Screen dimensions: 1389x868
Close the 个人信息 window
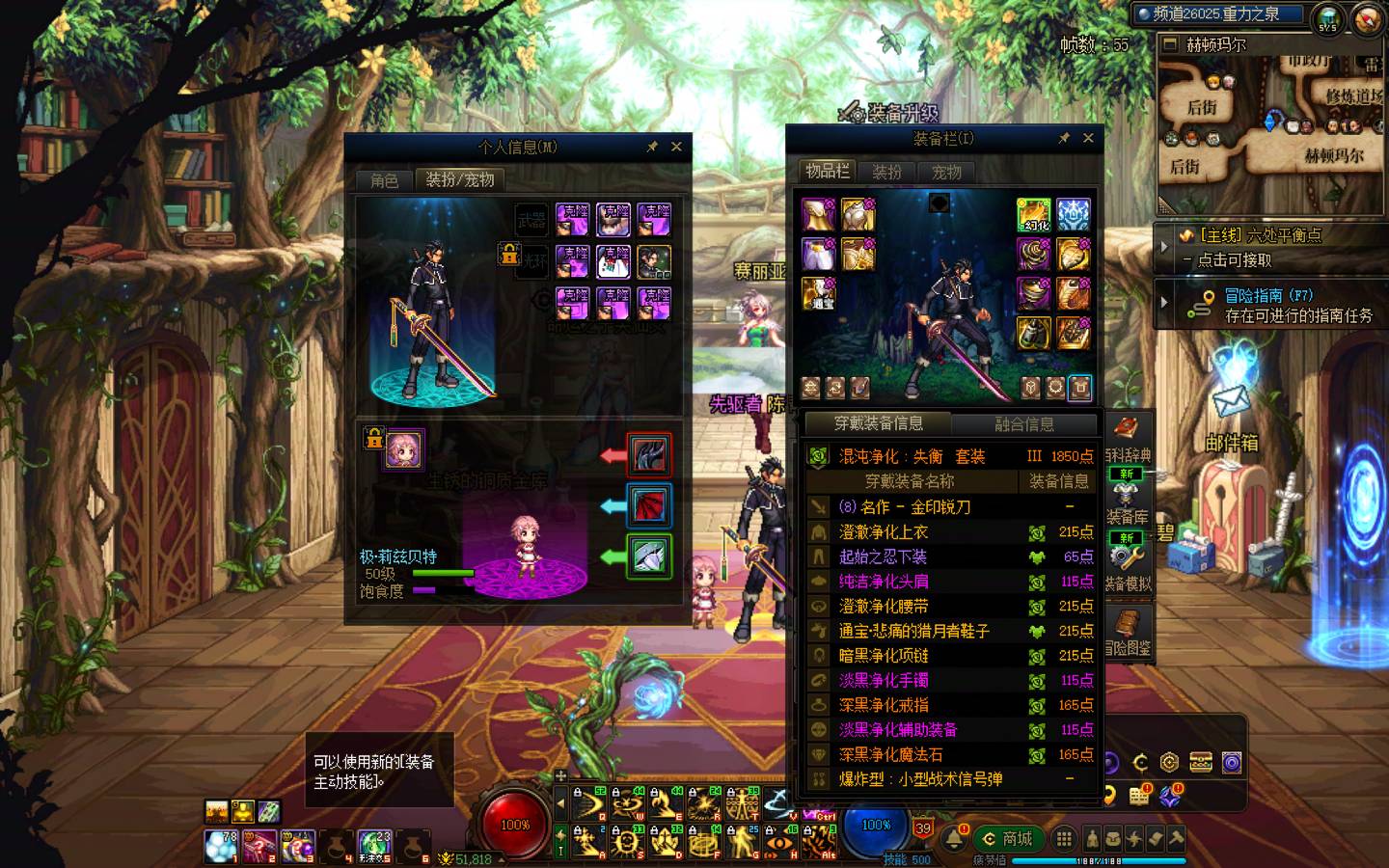(676, 147)
